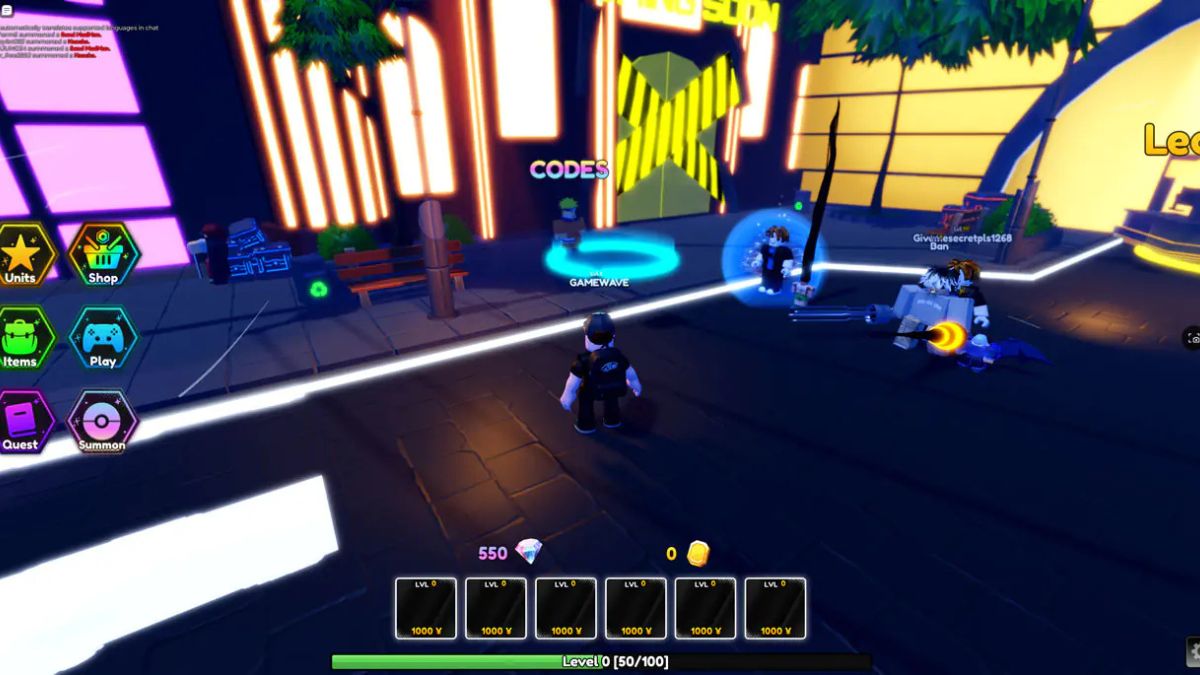1200x675 pixels.
Task: Open the Shop menu
Action: click(102, 255)
